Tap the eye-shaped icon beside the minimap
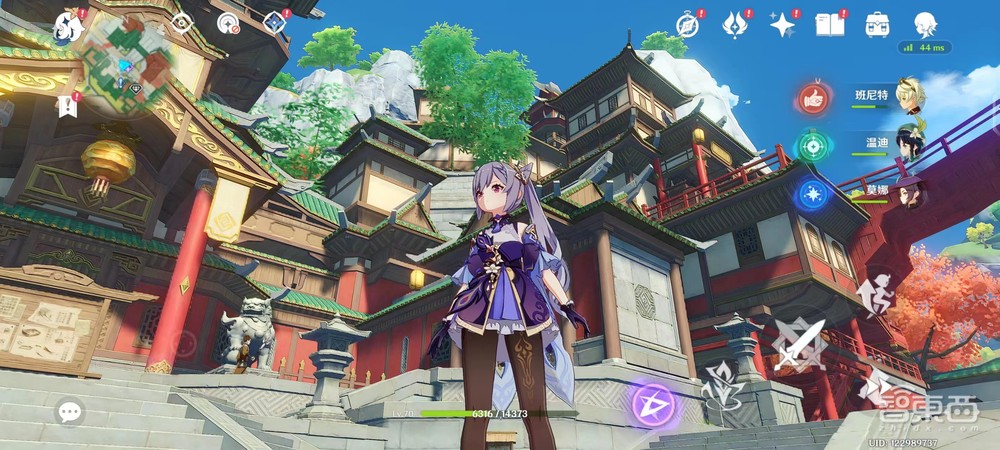 point(181,22)
